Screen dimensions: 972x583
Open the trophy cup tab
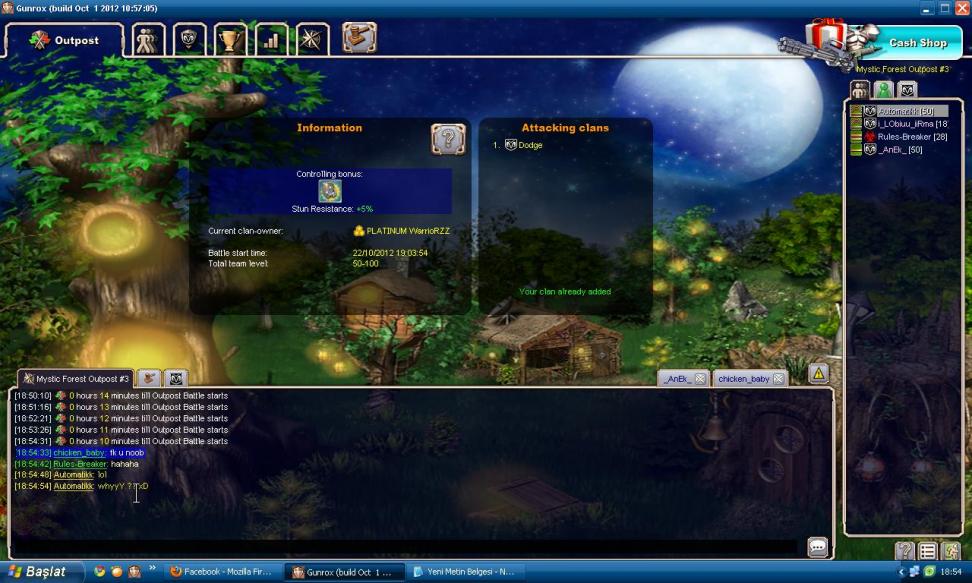pyautogui.click(x=230, y=40)
